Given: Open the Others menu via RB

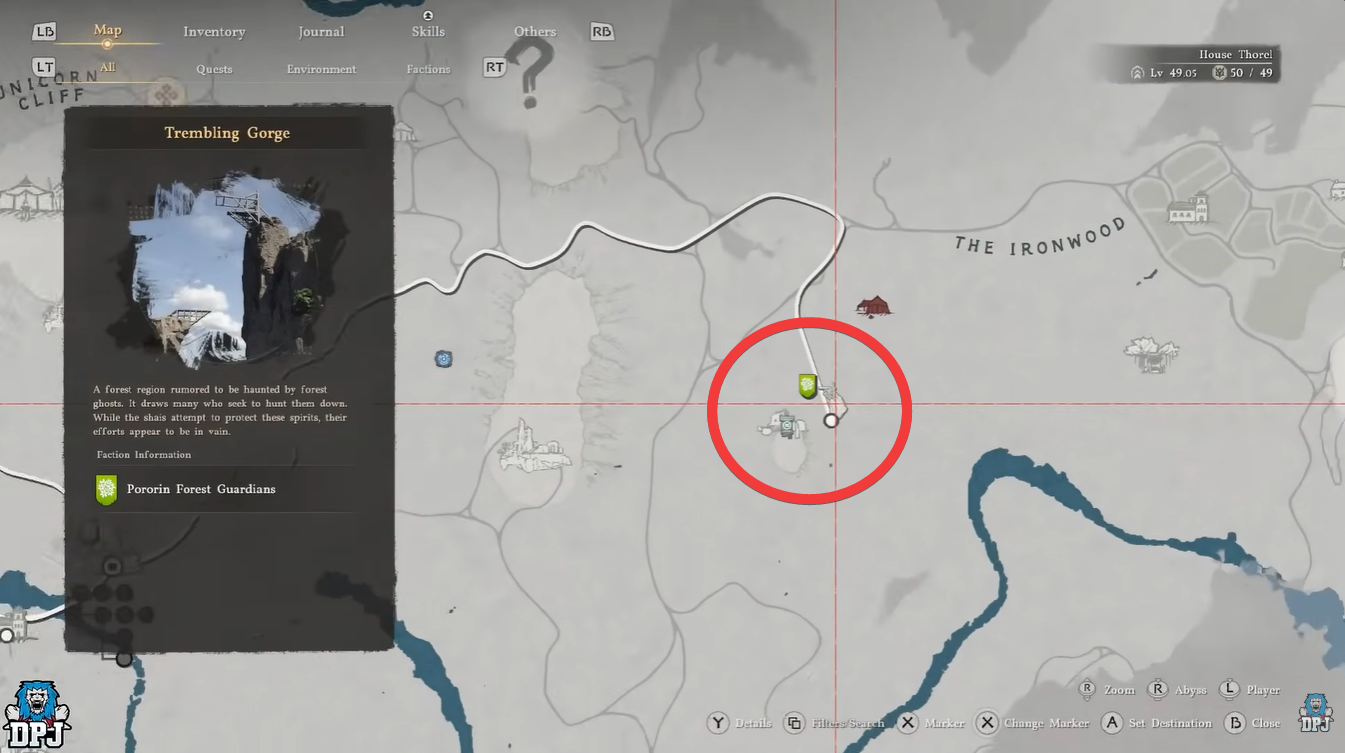Looking at the screenshot, I should click(601, 31).
